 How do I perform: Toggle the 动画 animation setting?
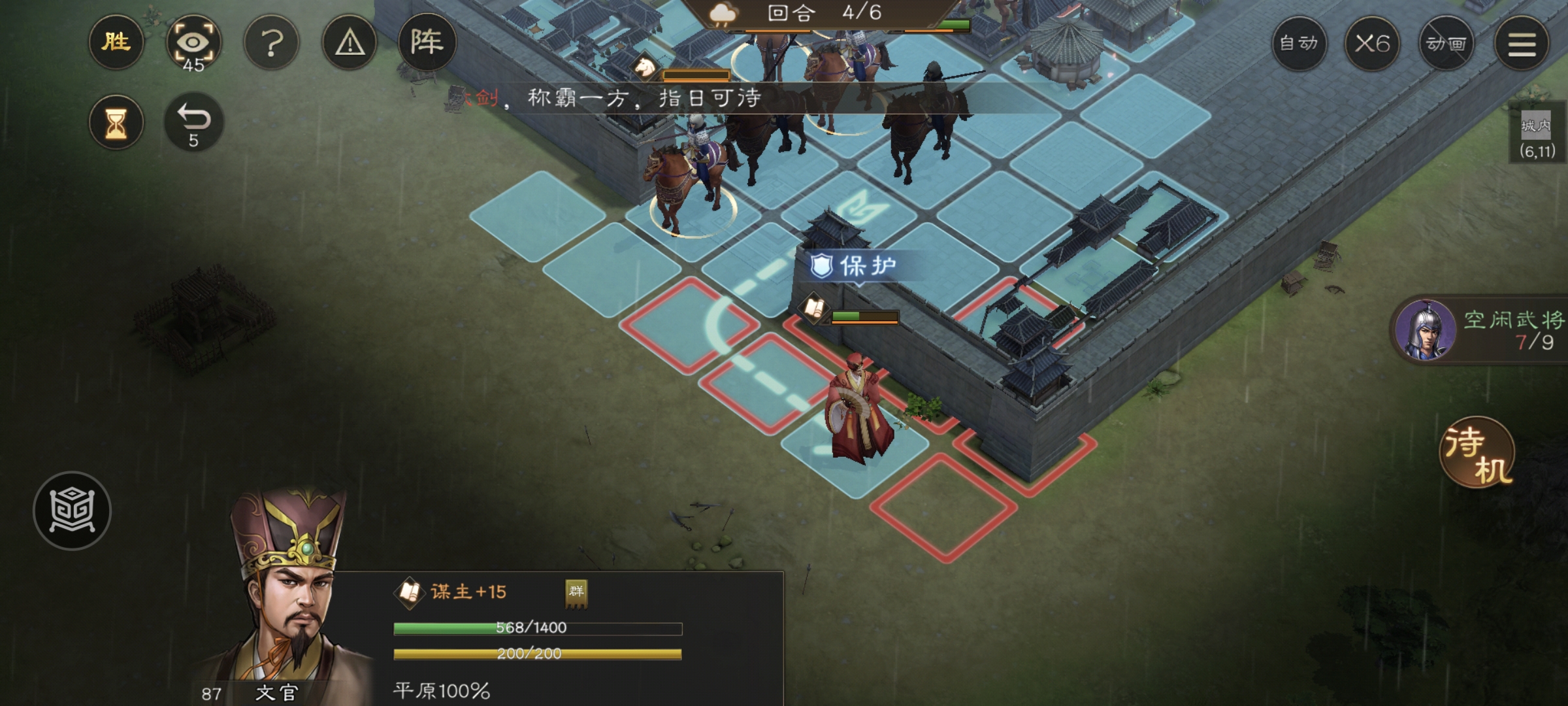coord(1446,44)
